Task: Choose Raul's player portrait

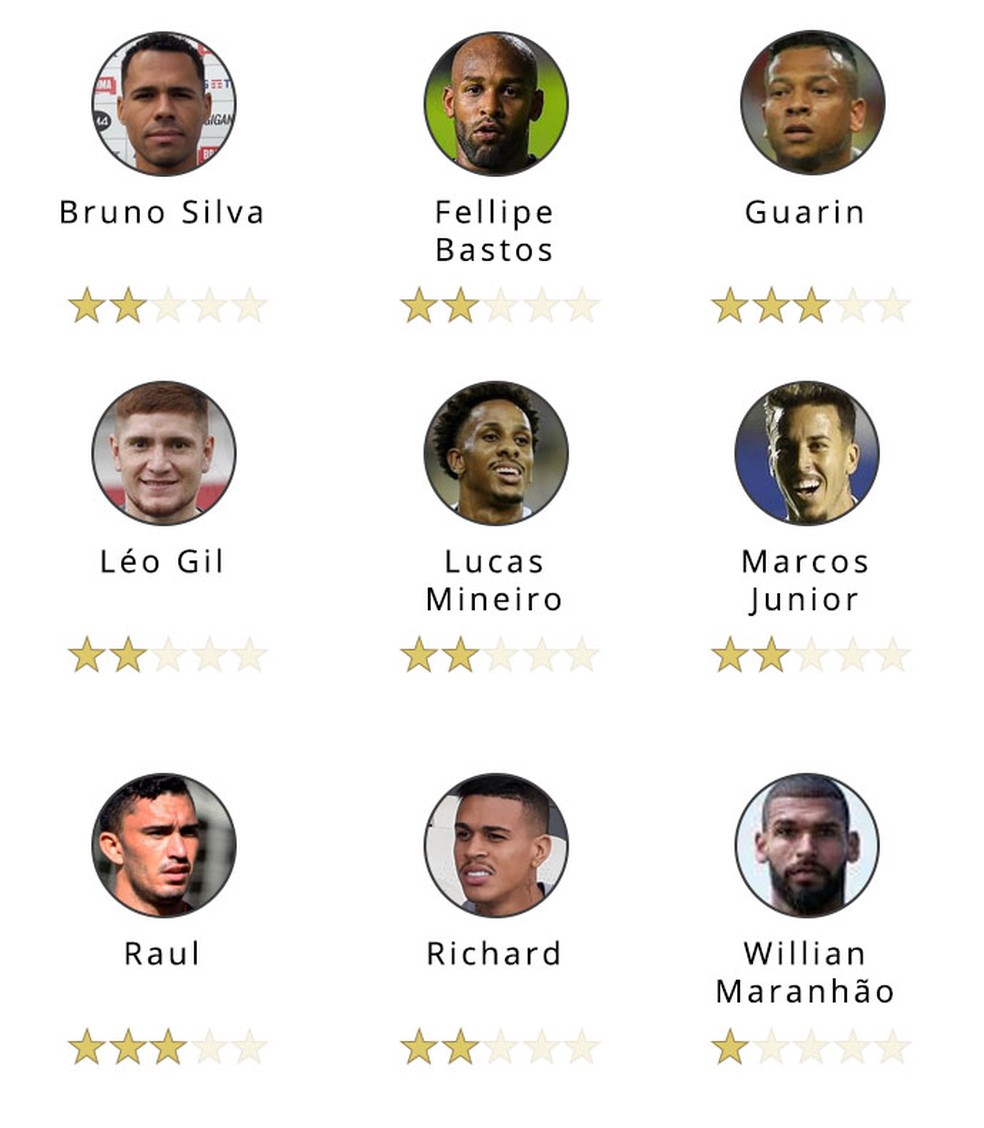Action: pyautogui.click(x=164, y=844)
